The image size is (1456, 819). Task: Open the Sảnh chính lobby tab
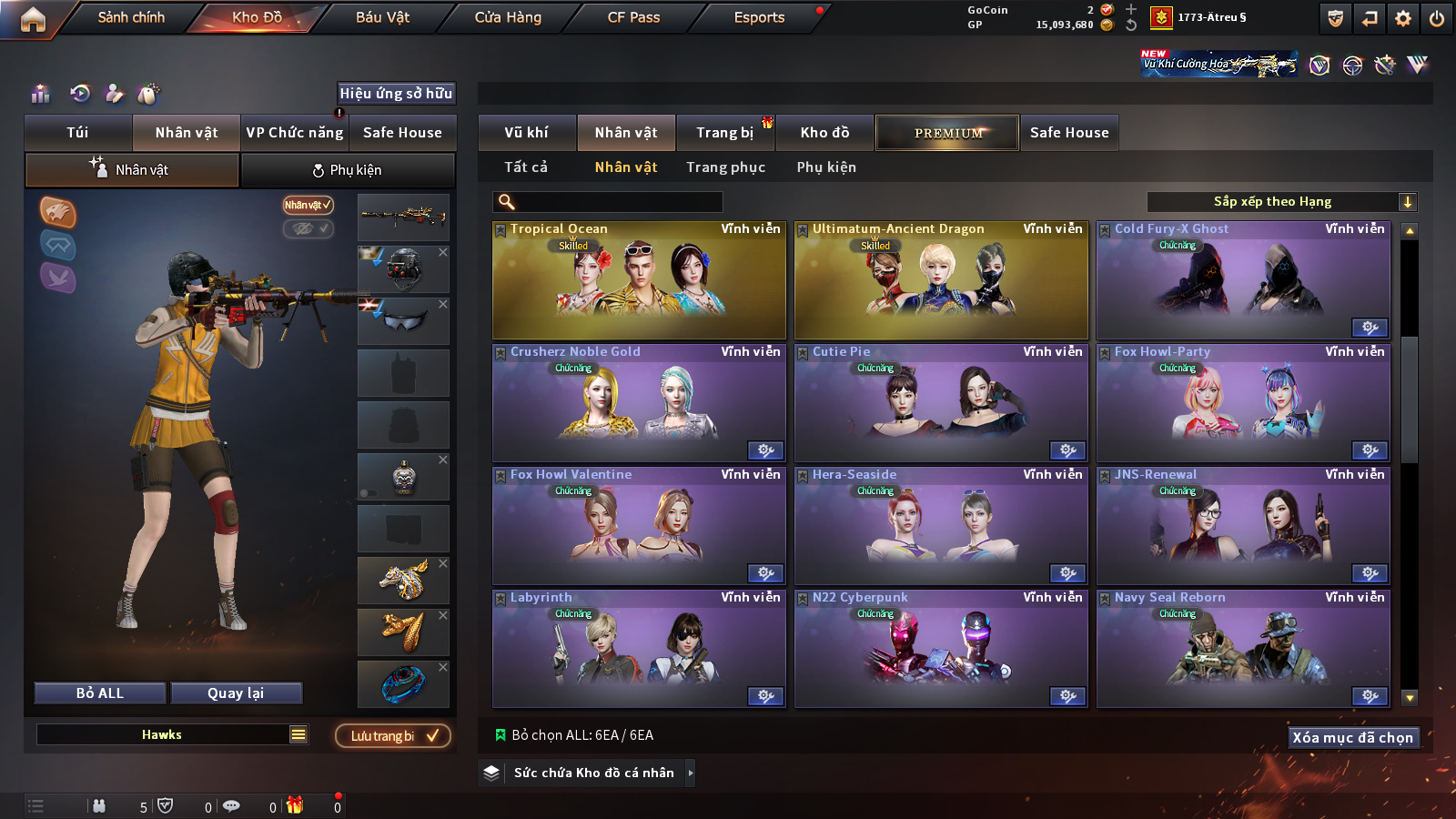[131, 17]
